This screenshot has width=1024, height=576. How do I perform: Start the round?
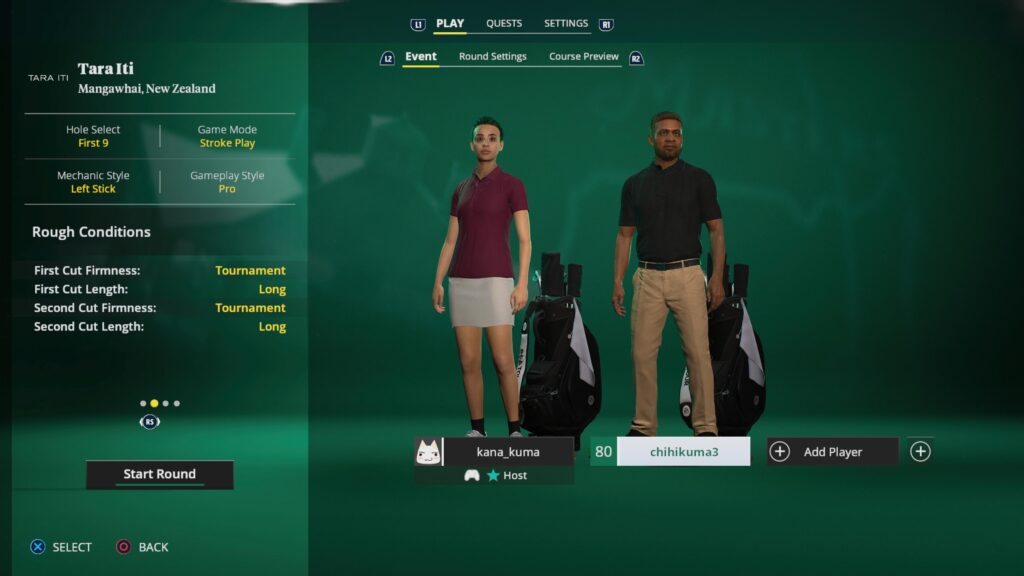coord(159,474)
